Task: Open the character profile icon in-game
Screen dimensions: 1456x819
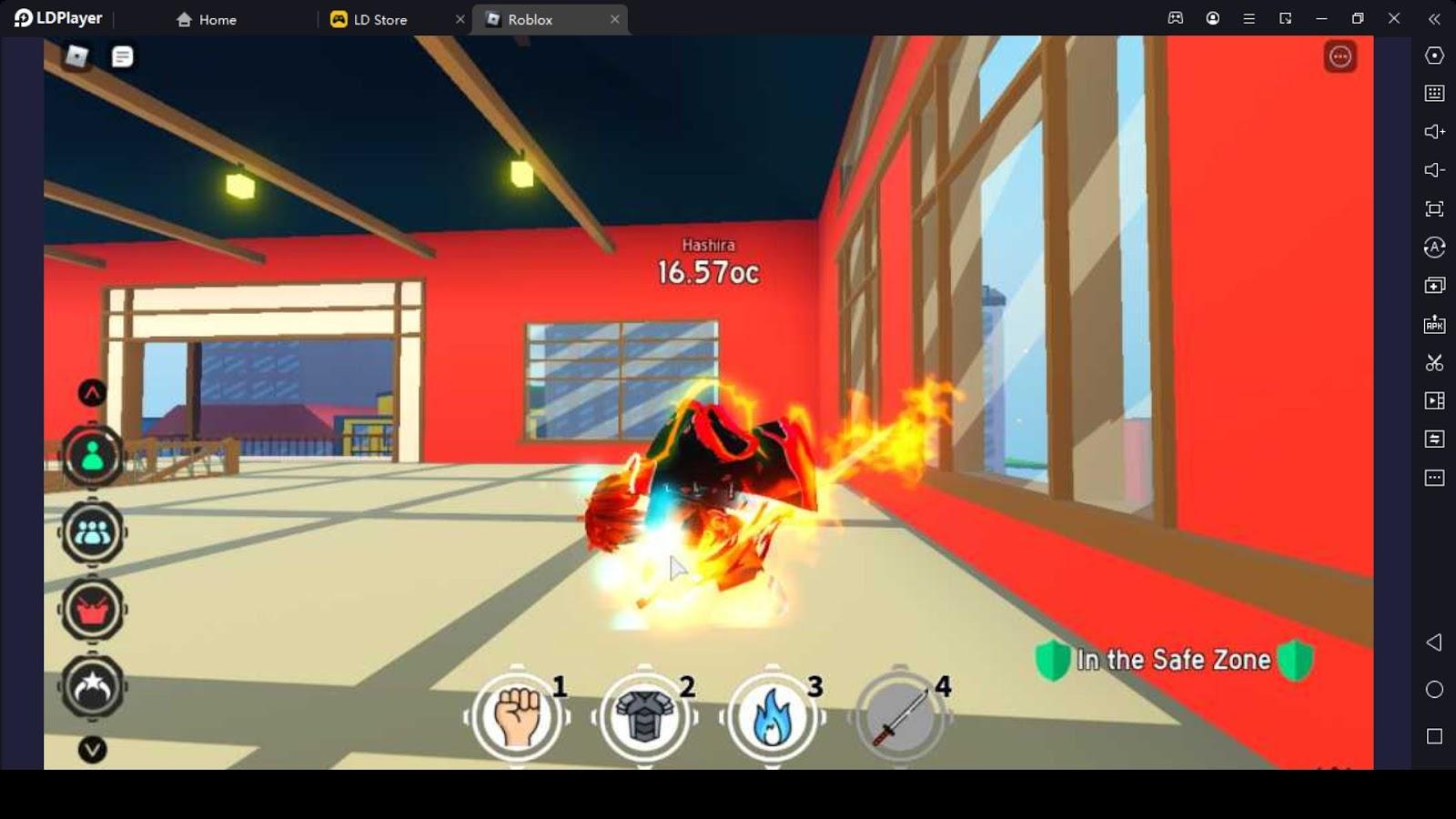Action: (x=91, y=455)
